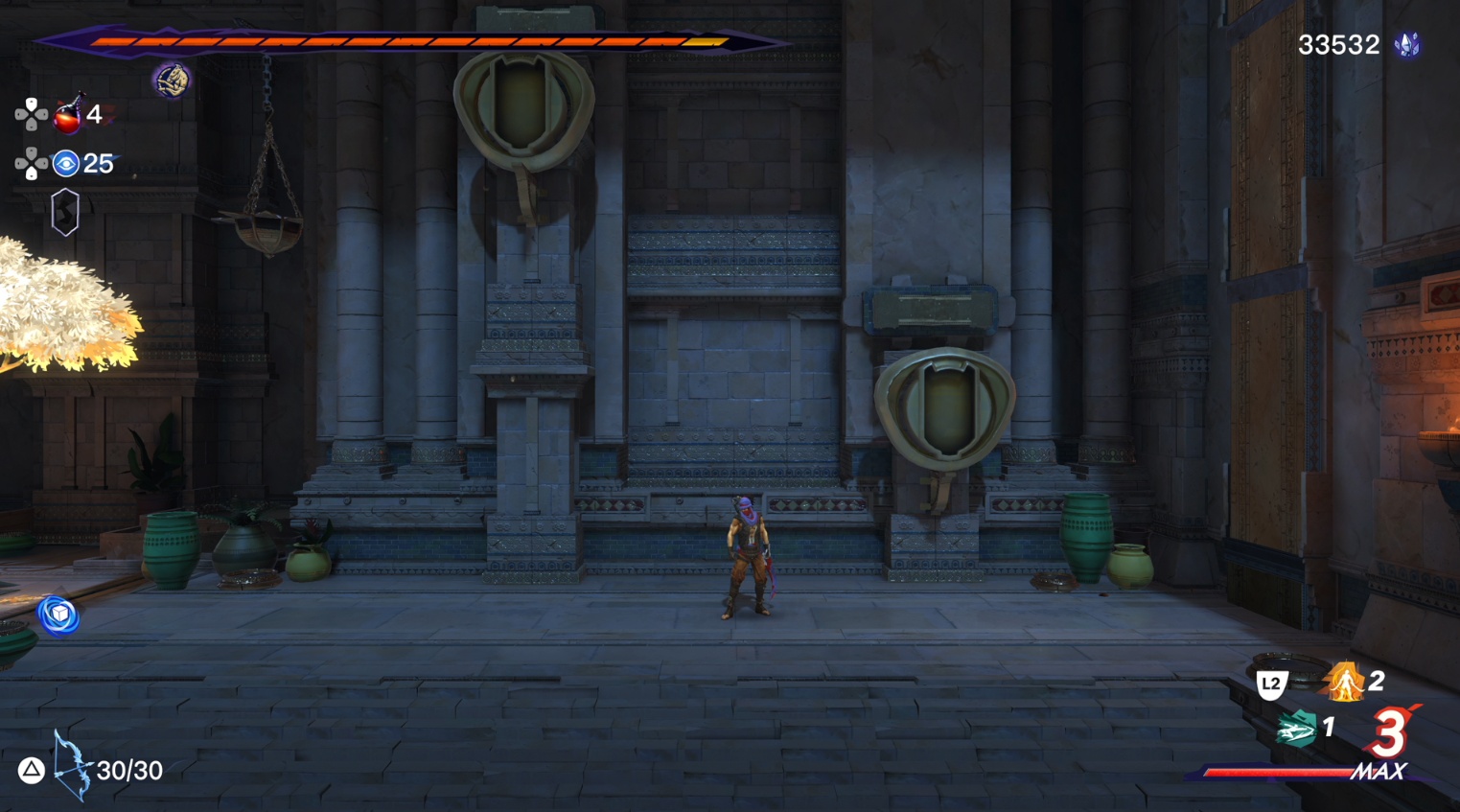This screenshot has height=812, width=1460.
Task: Click the glowing blue cube marker icon
Action: click(x=58, y=615)
